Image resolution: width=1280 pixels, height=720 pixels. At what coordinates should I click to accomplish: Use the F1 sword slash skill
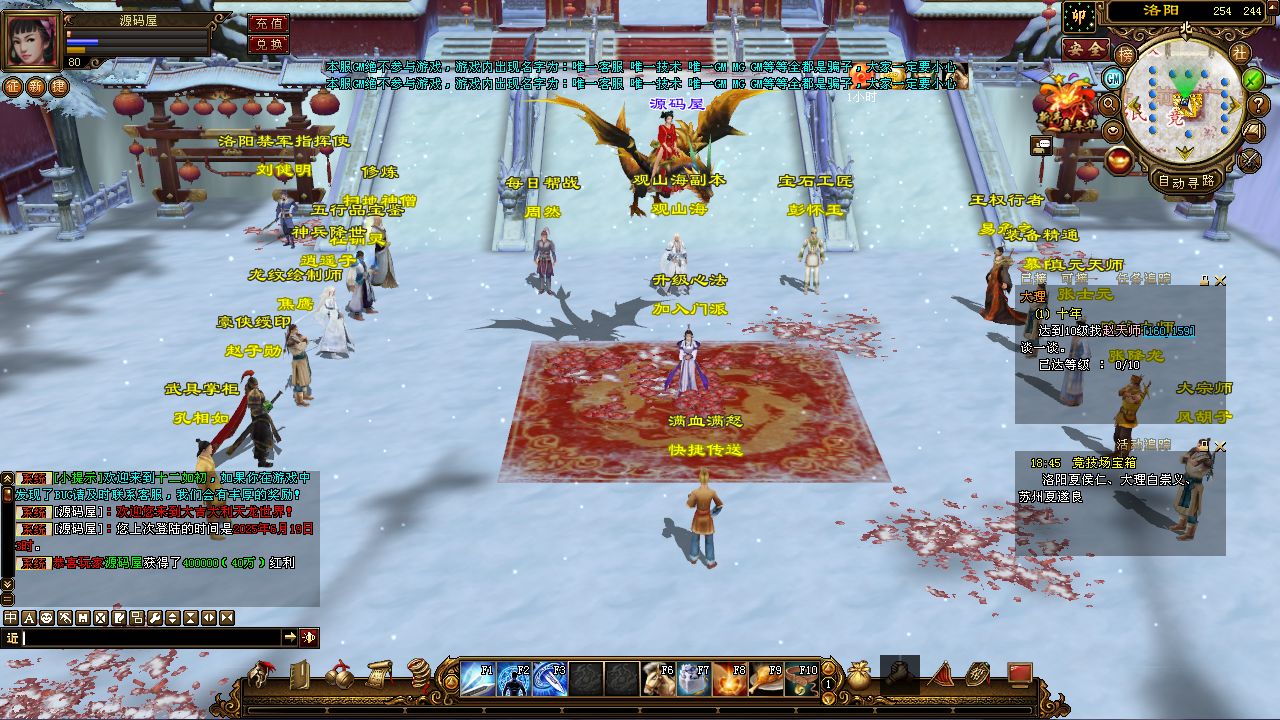click(x=478, y=679)
